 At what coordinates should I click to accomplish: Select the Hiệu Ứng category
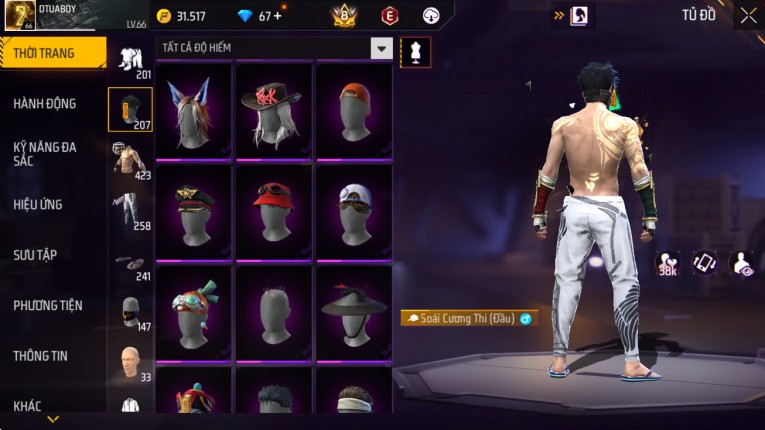tap(38, 204)
